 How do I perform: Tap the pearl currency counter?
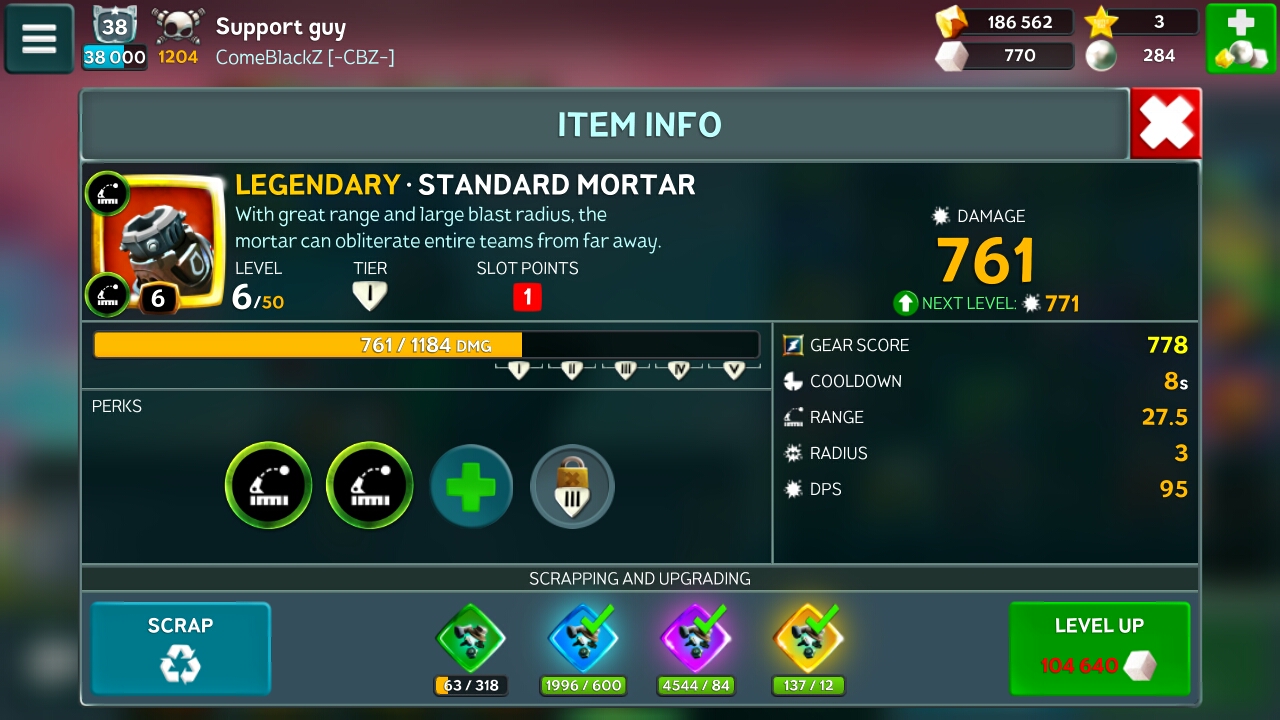coord(1142,56)
